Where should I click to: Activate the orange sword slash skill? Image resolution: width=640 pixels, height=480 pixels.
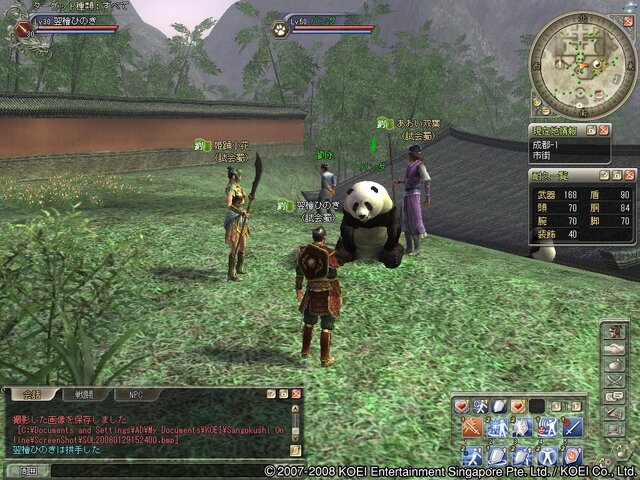(474, 428)
